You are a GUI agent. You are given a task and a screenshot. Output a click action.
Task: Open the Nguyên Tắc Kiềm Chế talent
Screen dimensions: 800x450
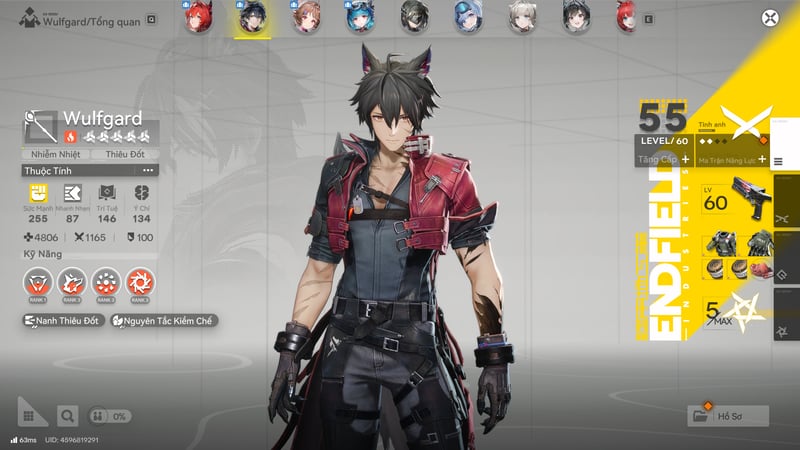tap(165, 322)
